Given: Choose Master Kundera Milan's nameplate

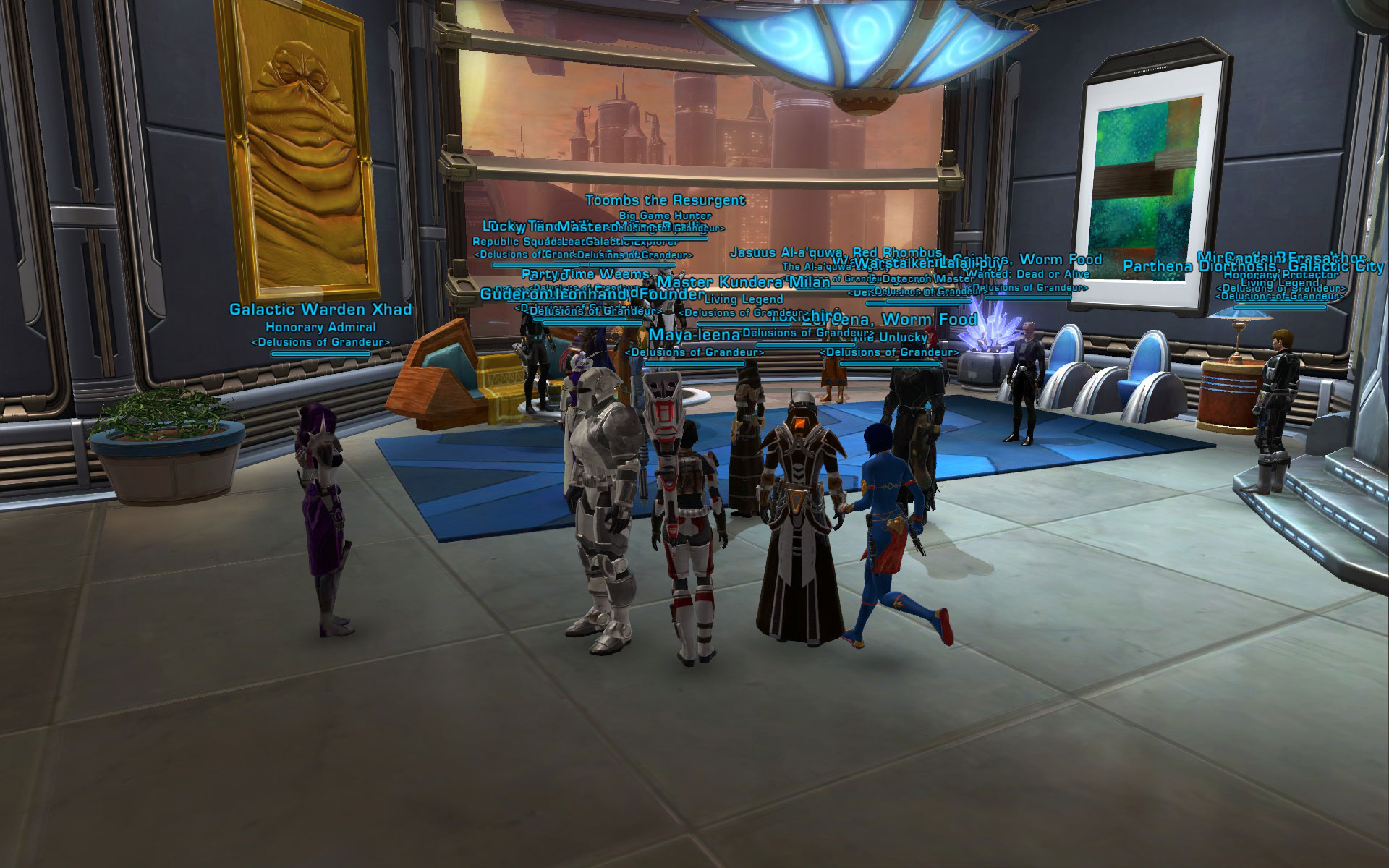Looking at the screenshot, I should click(x=743, y=282).
